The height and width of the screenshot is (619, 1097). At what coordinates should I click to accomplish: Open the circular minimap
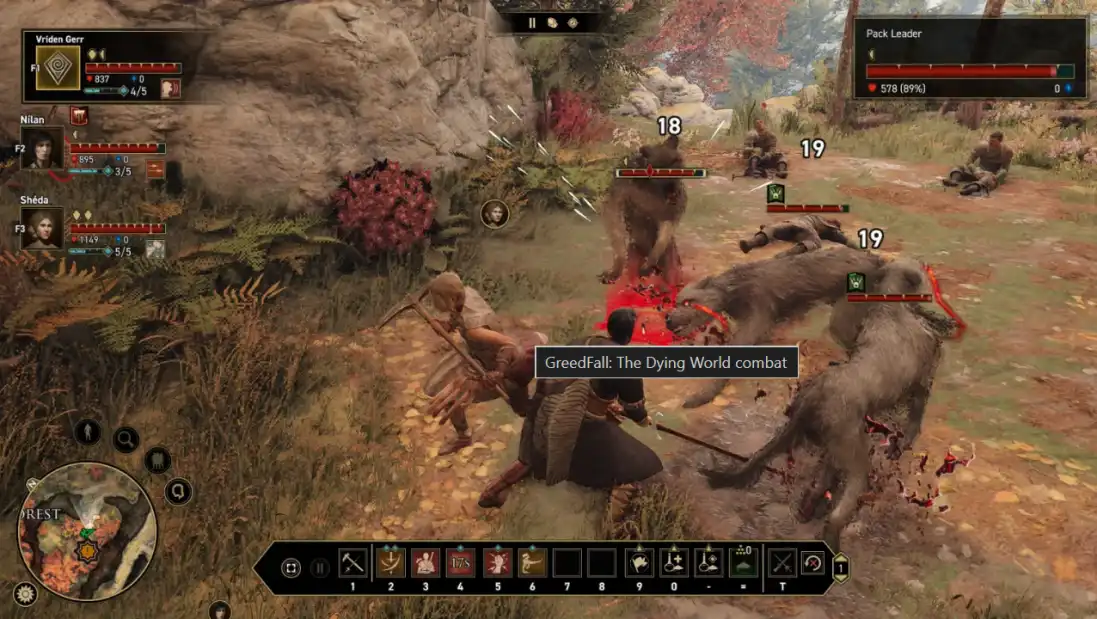pos(87,530)
